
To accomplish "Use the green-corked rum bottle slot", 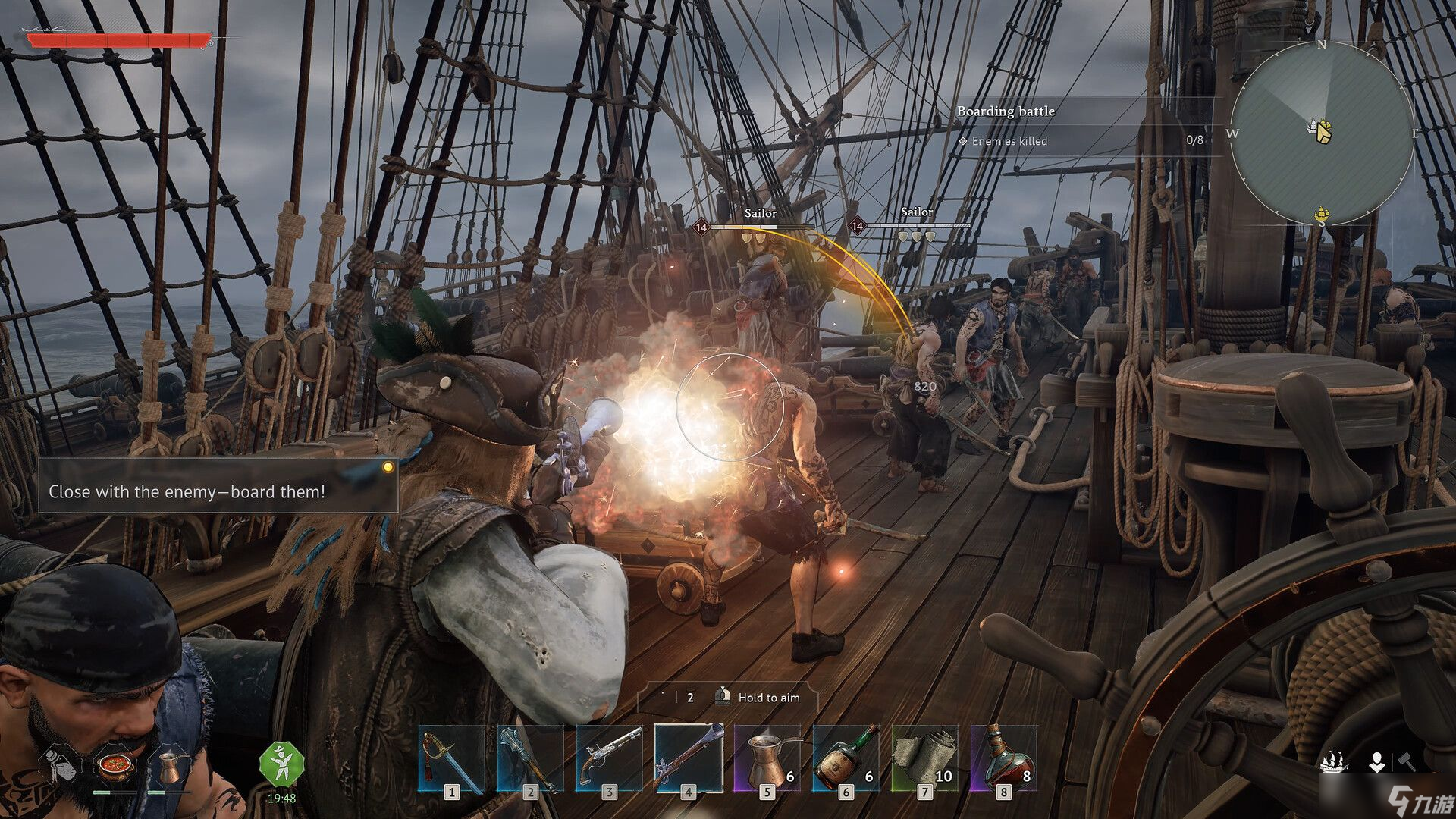I will click(846, 760).
